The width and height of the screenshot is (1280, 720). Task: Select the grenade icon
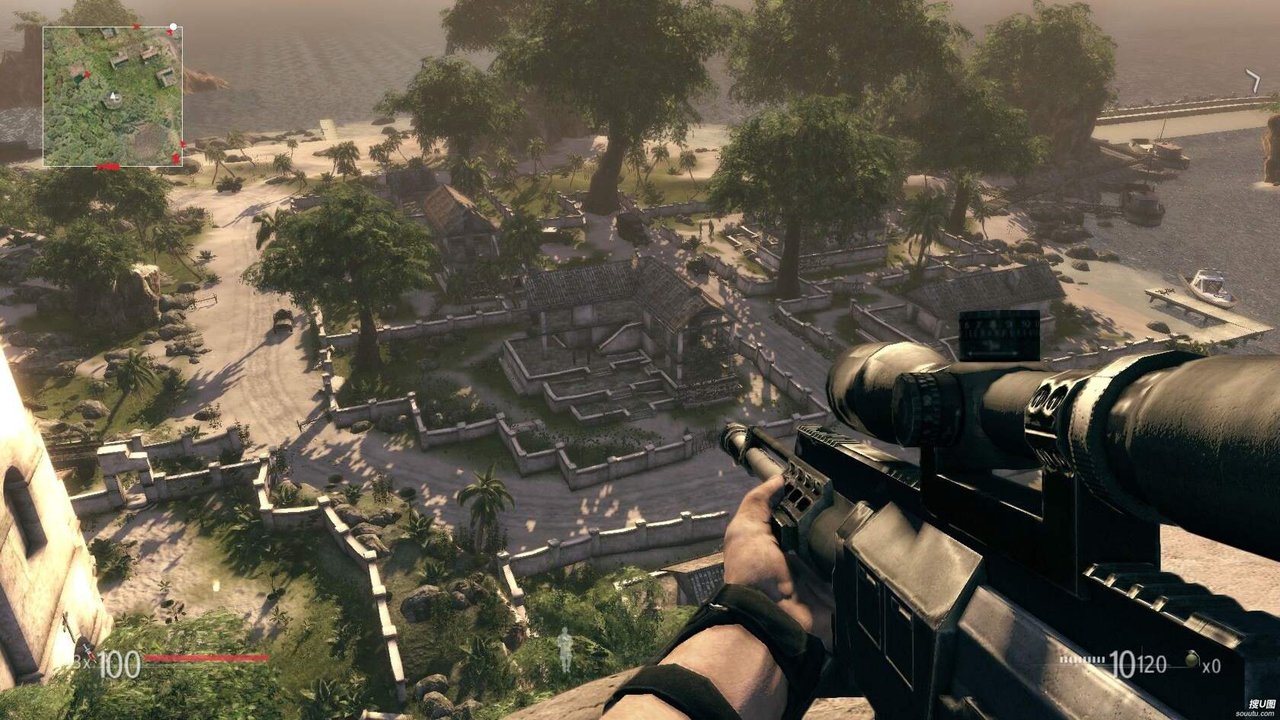1190,660
